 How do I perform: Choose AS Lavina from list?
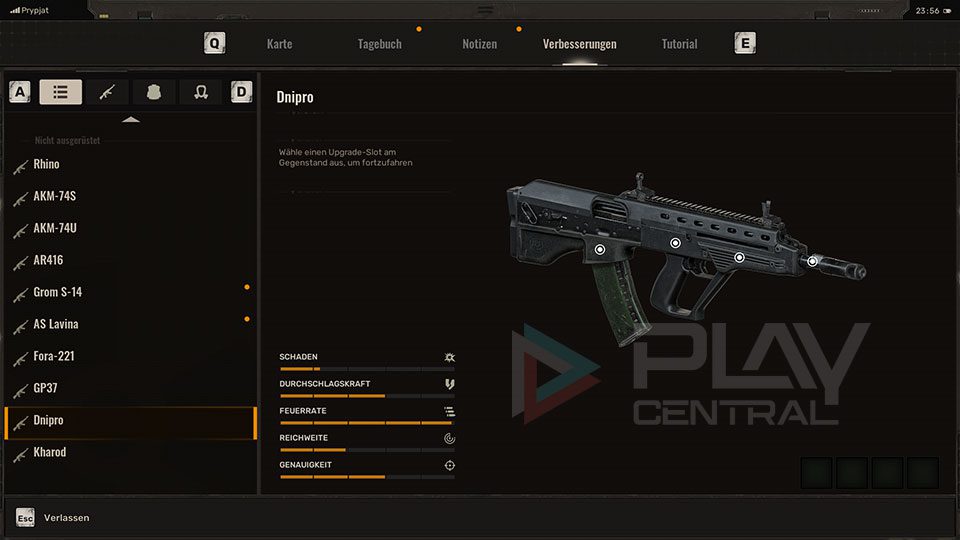(x=55, y=324)
